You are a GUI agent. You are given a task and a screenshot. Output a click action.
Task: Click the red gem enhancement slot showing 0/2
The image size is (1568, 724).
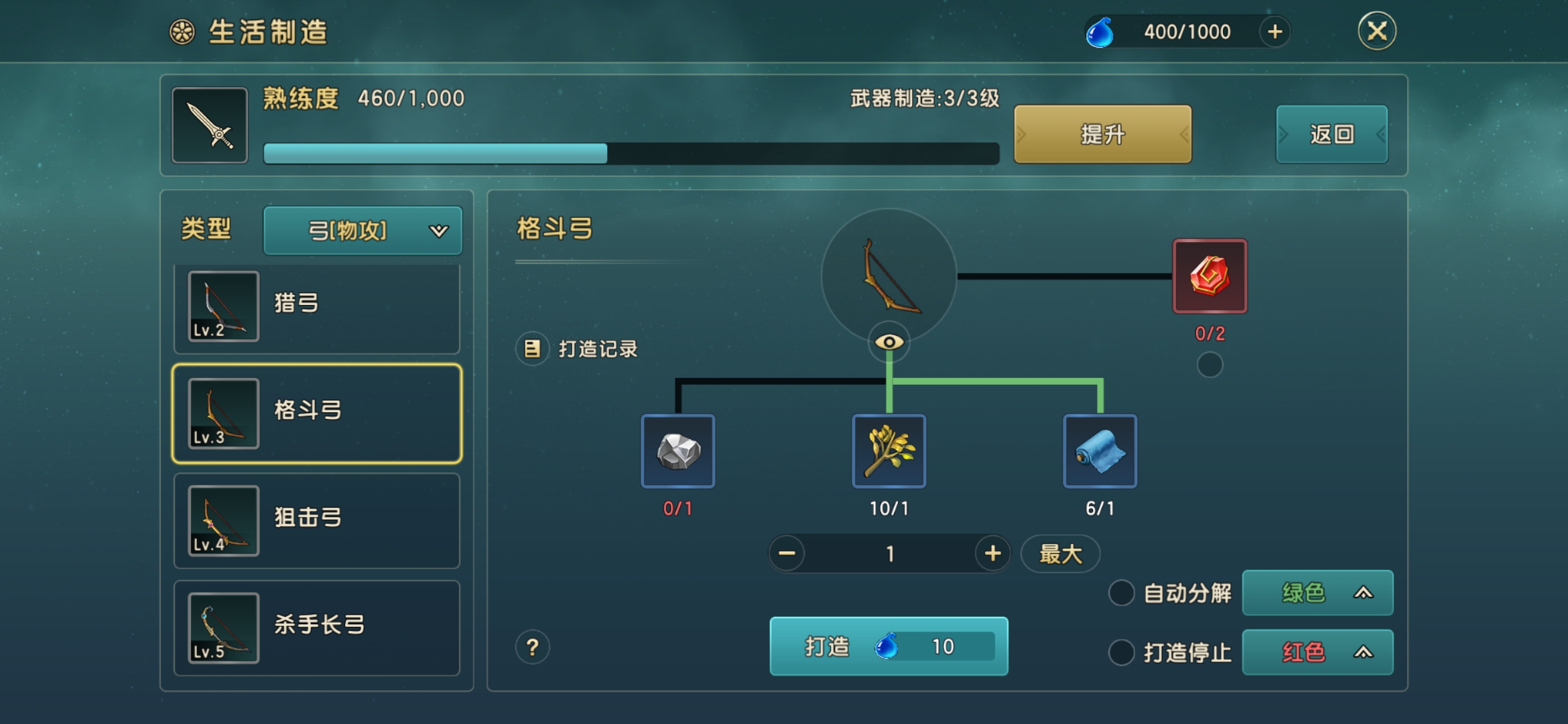click(x=1210, y=275)
